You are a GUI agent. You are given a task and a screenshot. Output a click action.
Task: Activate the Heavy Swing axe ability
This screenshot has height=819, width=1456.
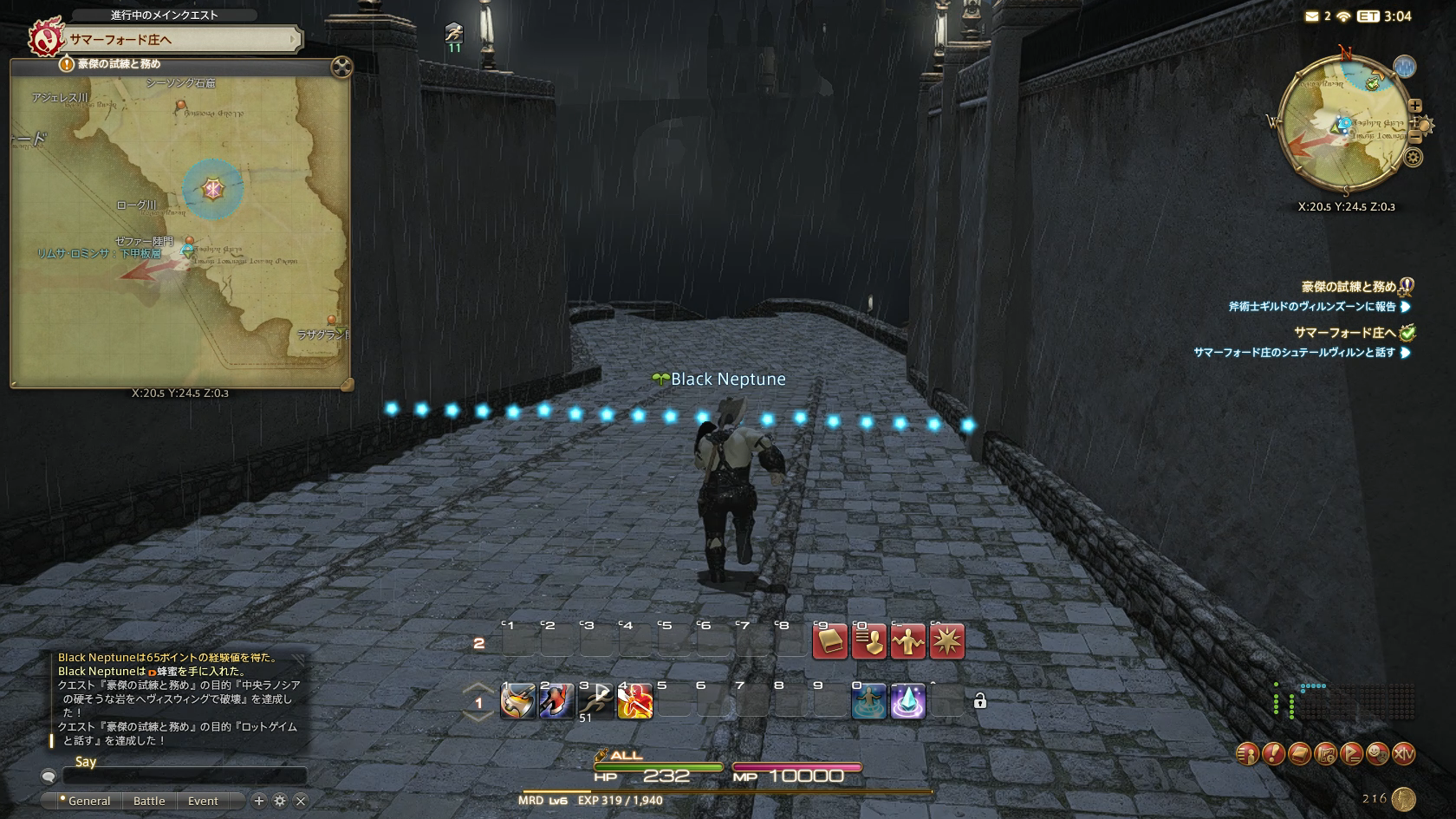pos(518,701)
